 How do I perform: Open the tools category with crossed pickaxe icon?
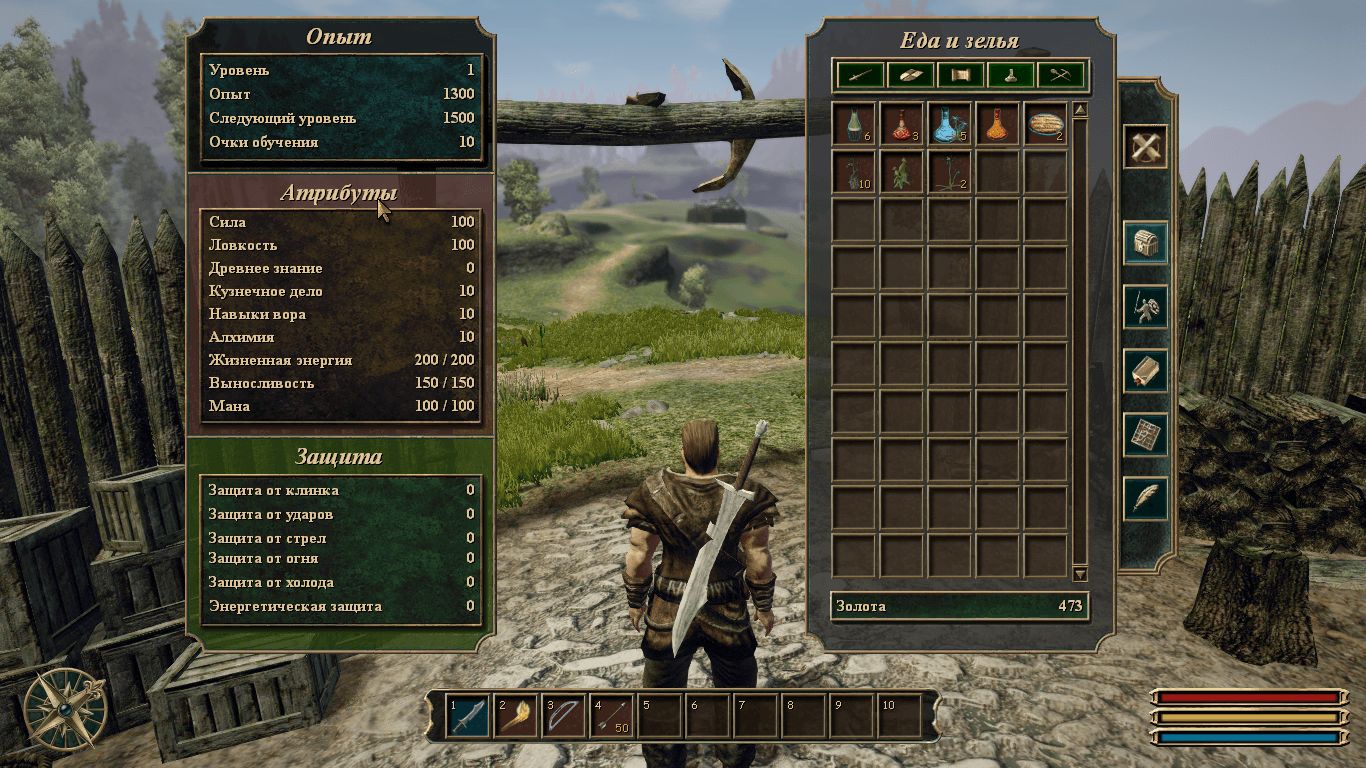(x=1062, y=75)
